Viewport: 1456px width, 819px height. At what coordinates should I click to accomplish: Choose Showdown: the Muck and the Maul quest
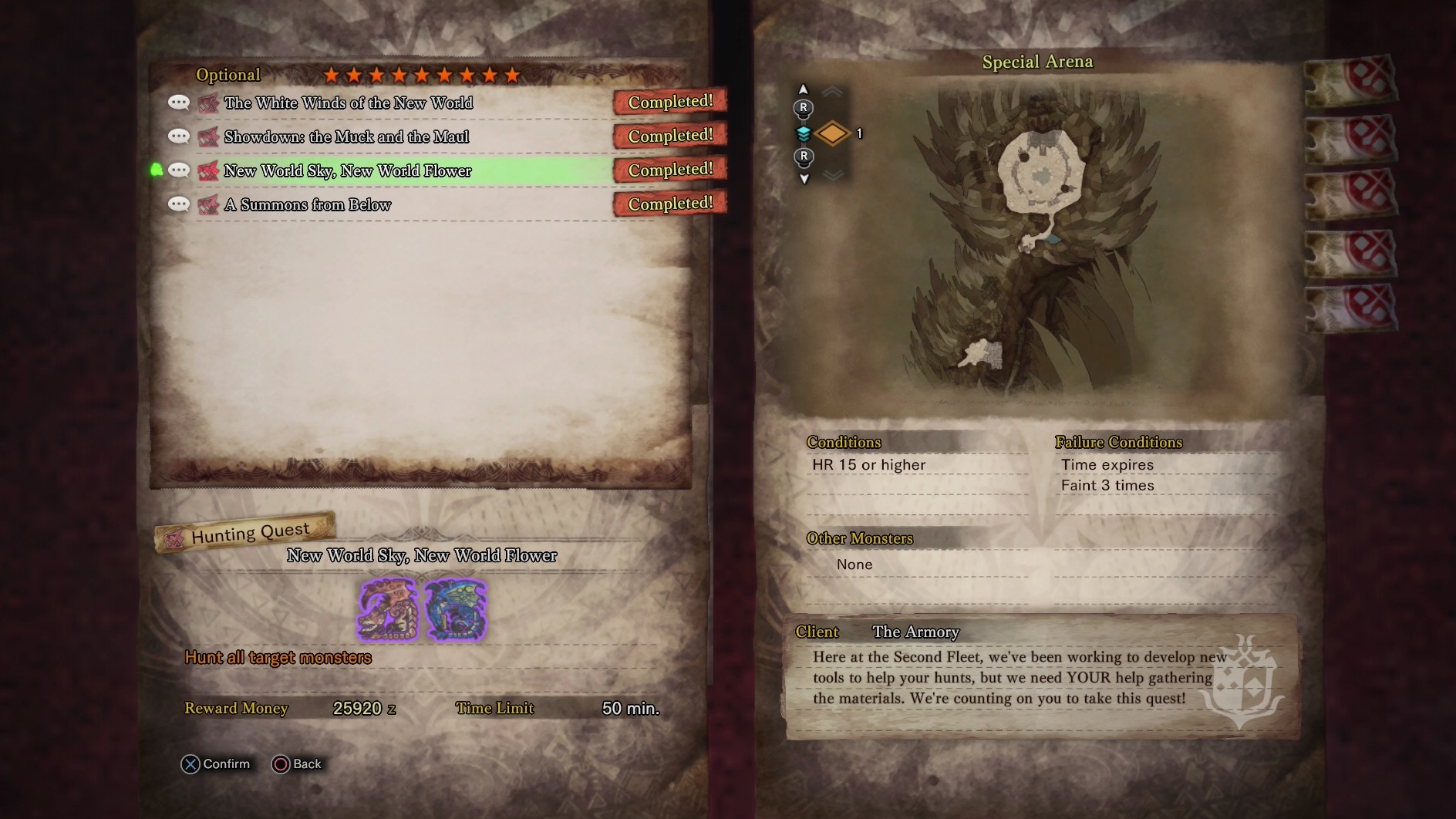point(346,137)
